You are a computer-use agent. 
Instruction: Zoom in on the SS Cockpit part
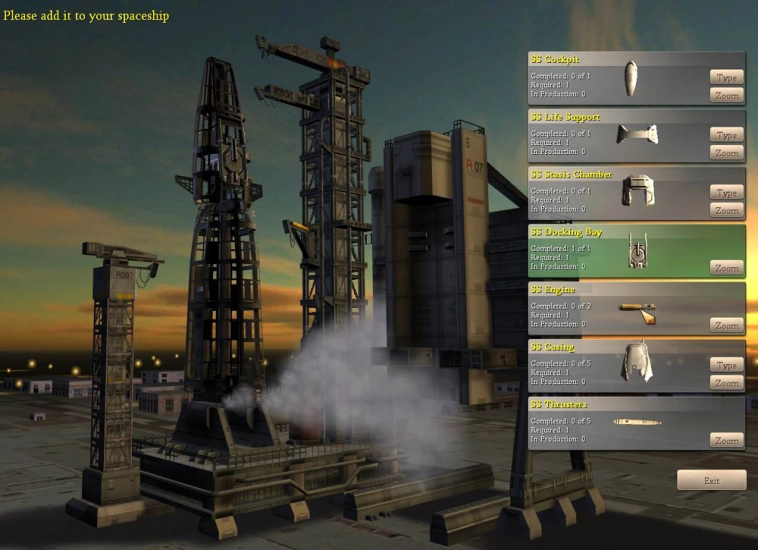click(x=727, y=95)
